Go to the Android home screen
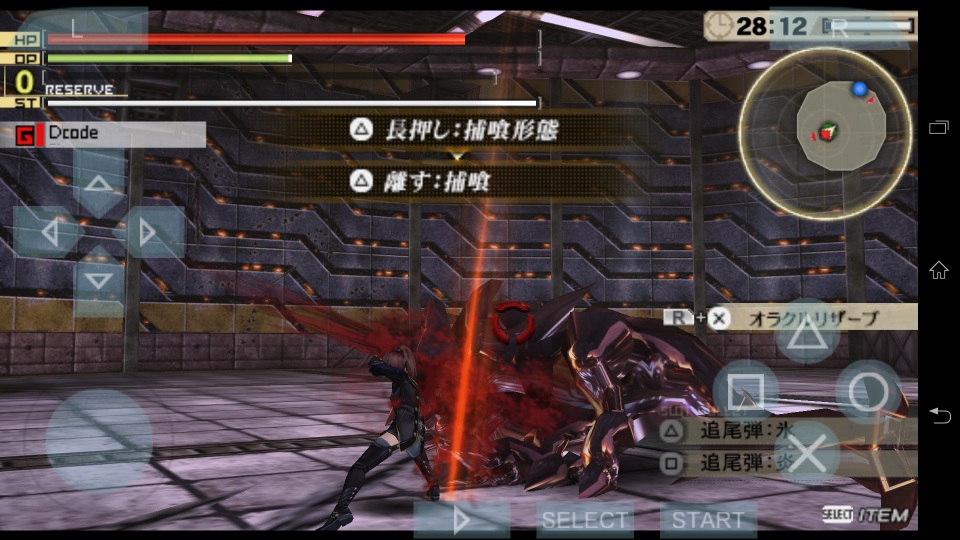The width and height of the screenshot is (960, 540). [x=939, y=270]
